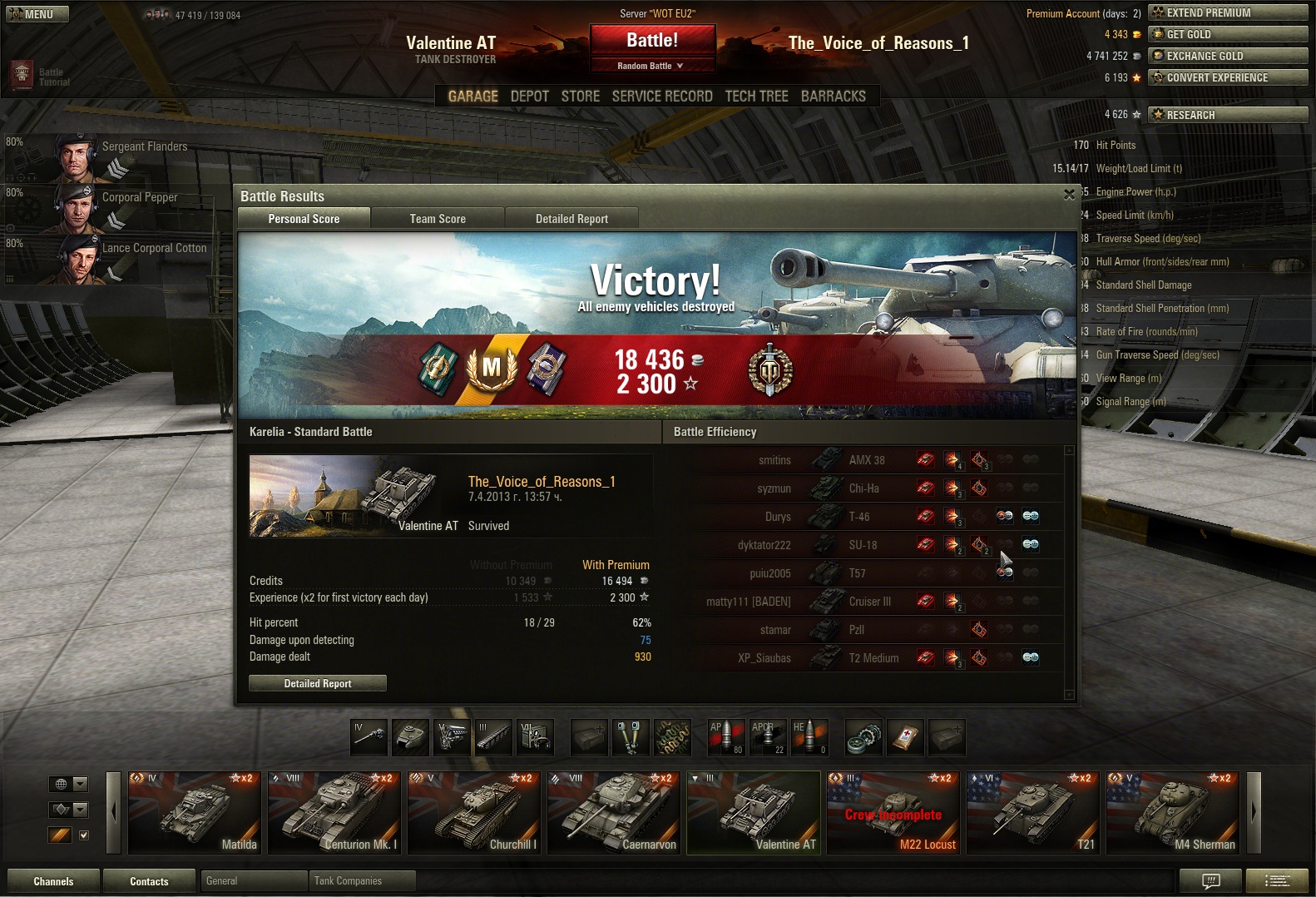
Task: Select the EXCHANGE GOLD button
Action: pos(1227,56)
